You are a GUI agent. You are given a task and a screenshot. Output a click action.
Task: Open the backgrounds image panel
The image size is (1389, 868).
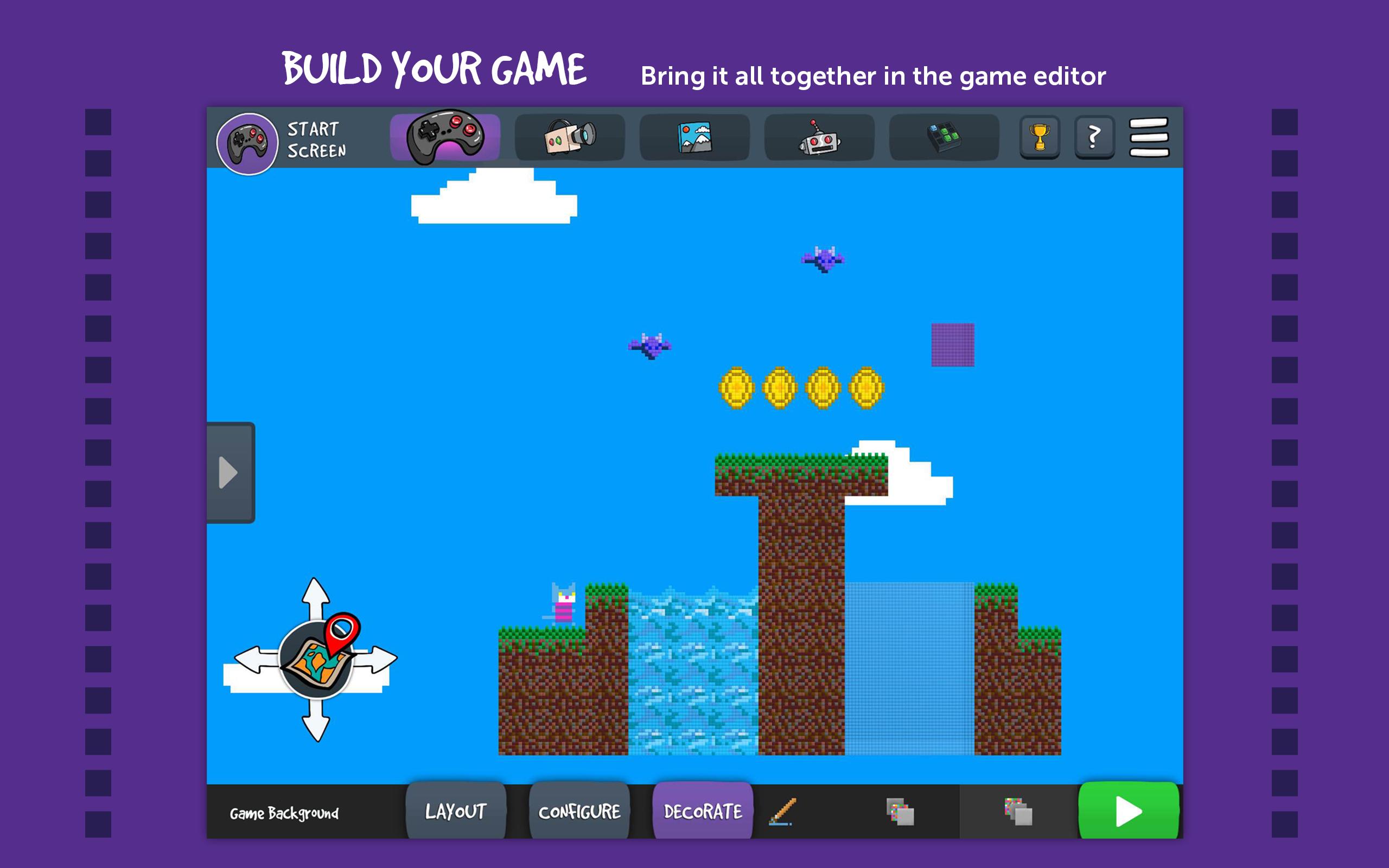point(694,138)
